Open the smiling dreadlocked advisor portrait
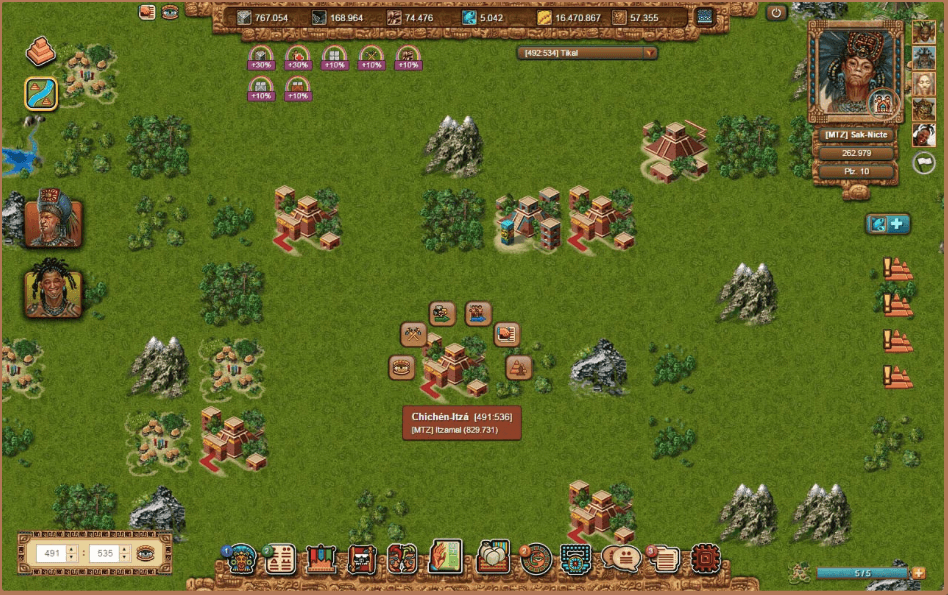The image size is (948, 595). (52, 289)
